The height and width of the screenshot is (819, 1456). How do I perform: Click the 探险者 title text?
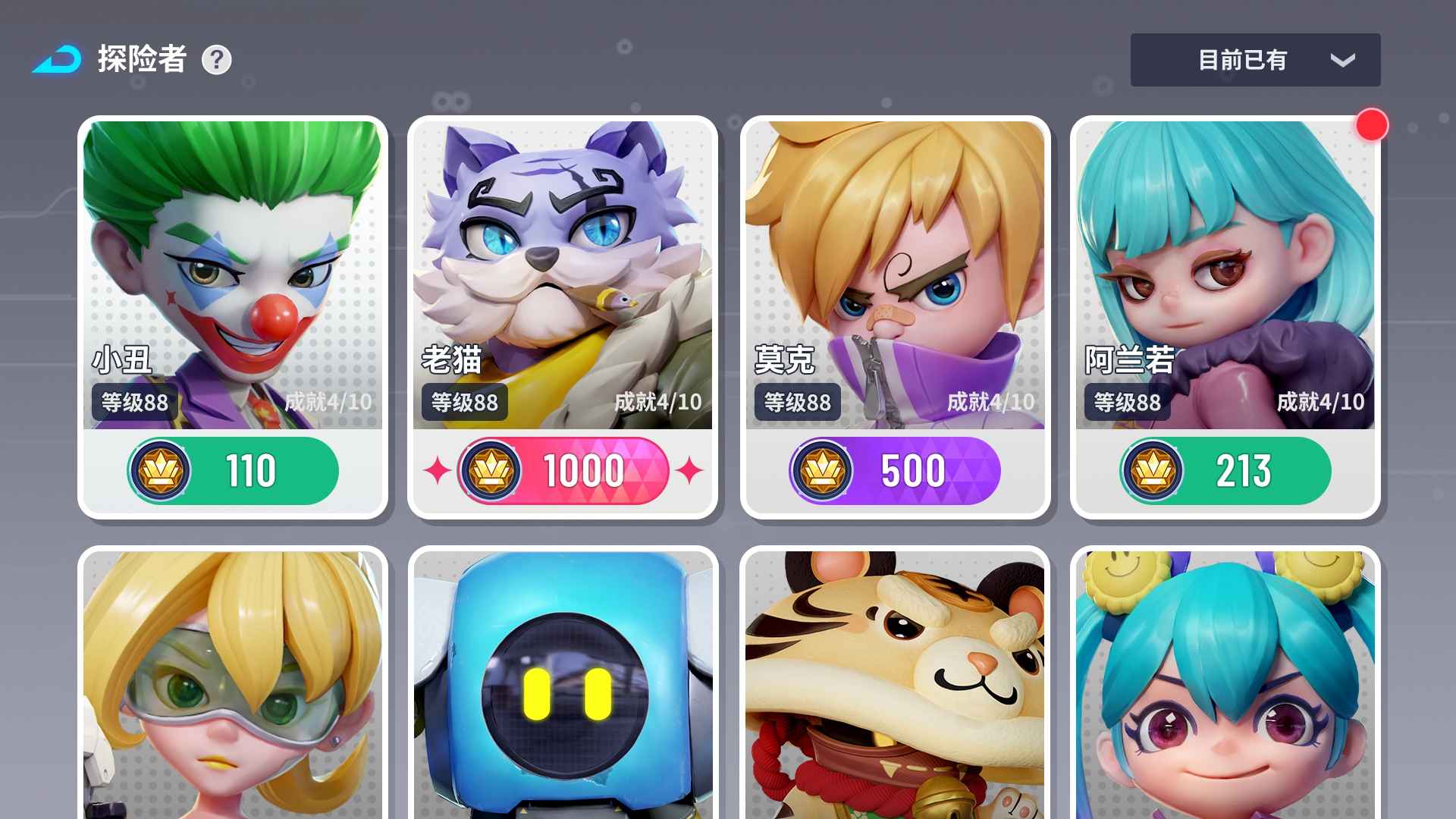[x=142, y=58]
